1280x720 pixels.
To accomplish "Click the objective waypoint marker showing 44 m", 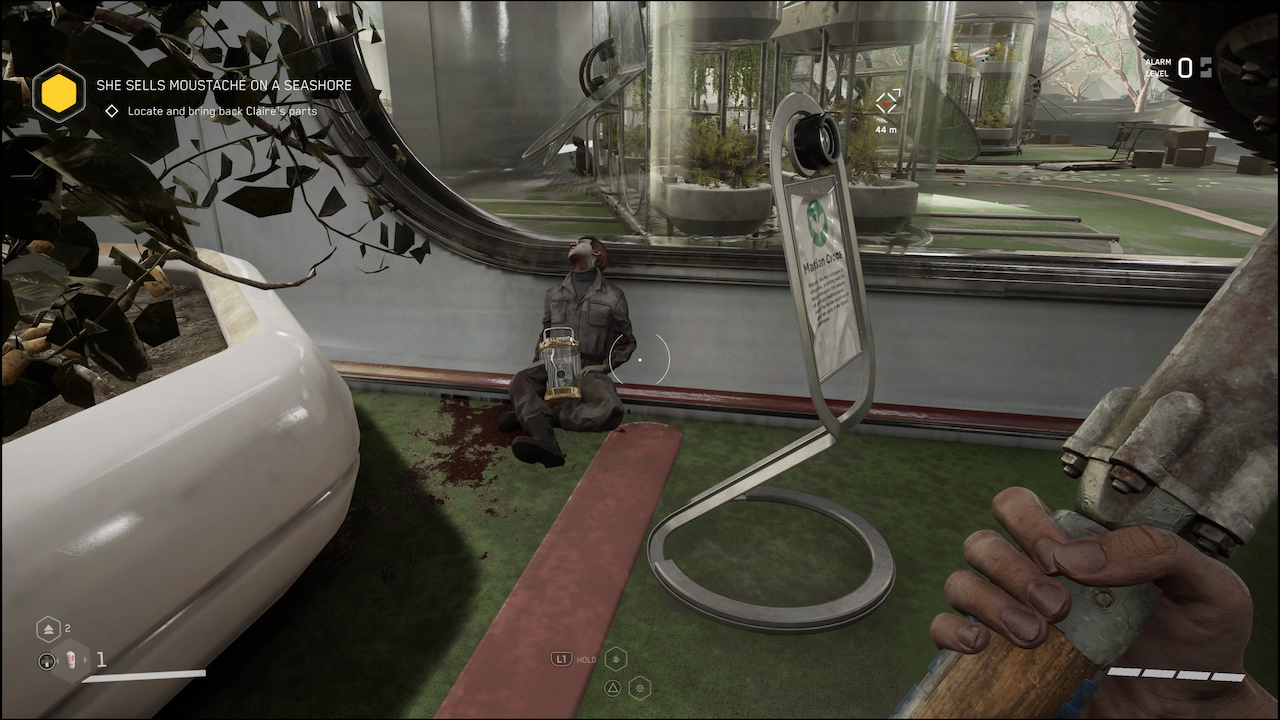I will click(x=887, y=103).
